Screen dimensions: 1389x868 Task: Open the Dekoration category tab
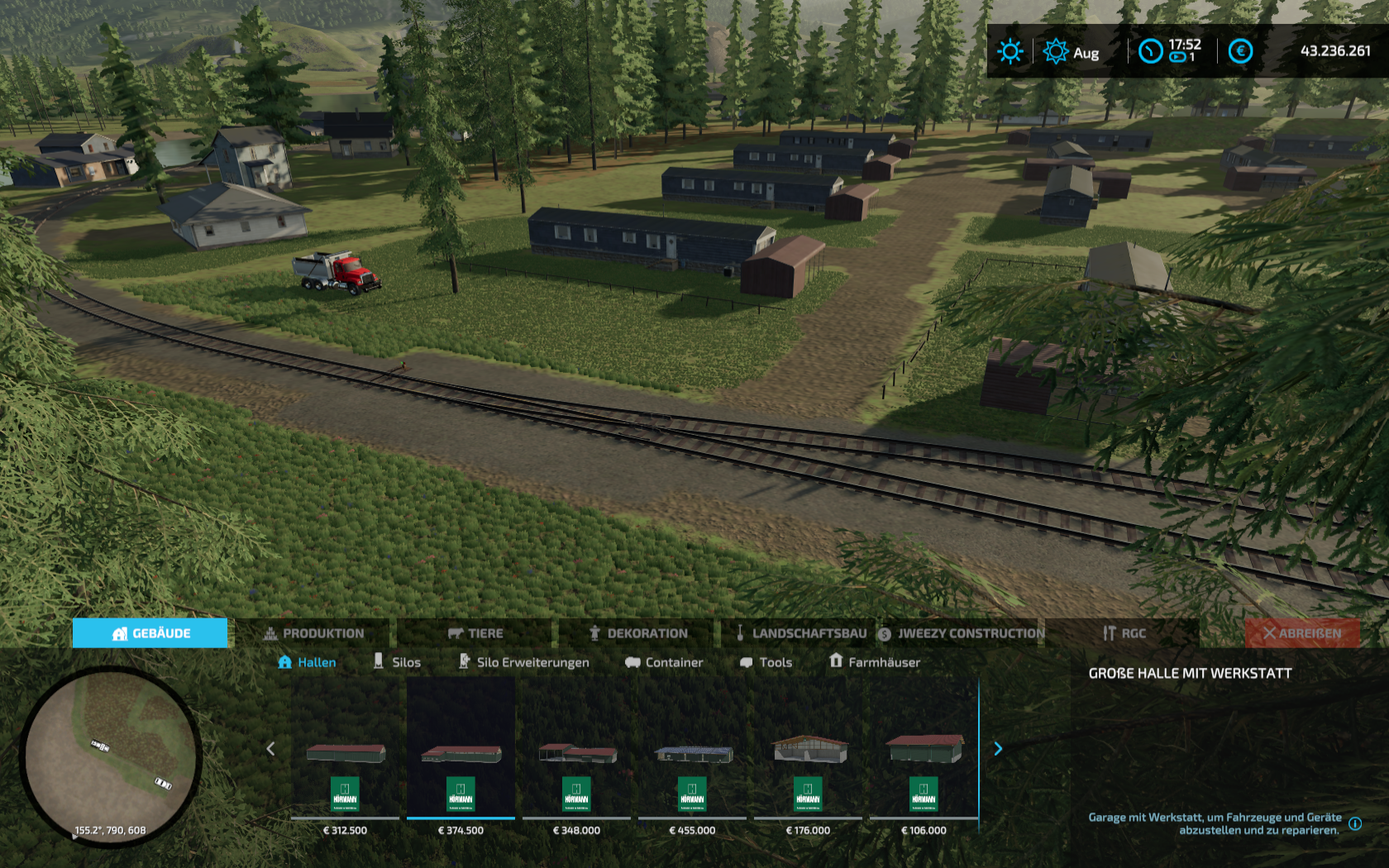coord(638,633)
